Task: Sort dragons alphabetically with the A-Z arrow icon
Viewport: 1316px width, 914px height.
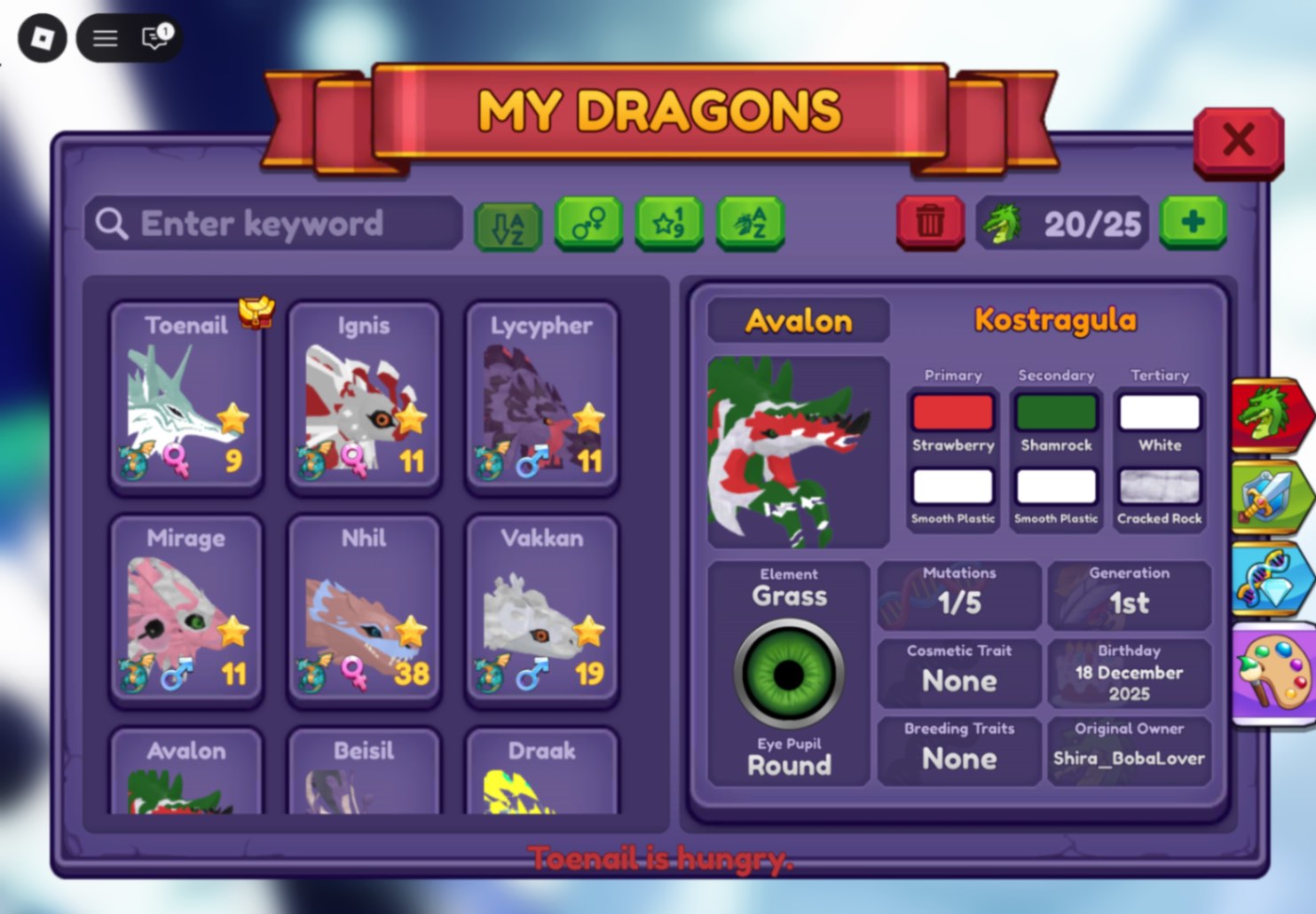Action: coord(508,225)
